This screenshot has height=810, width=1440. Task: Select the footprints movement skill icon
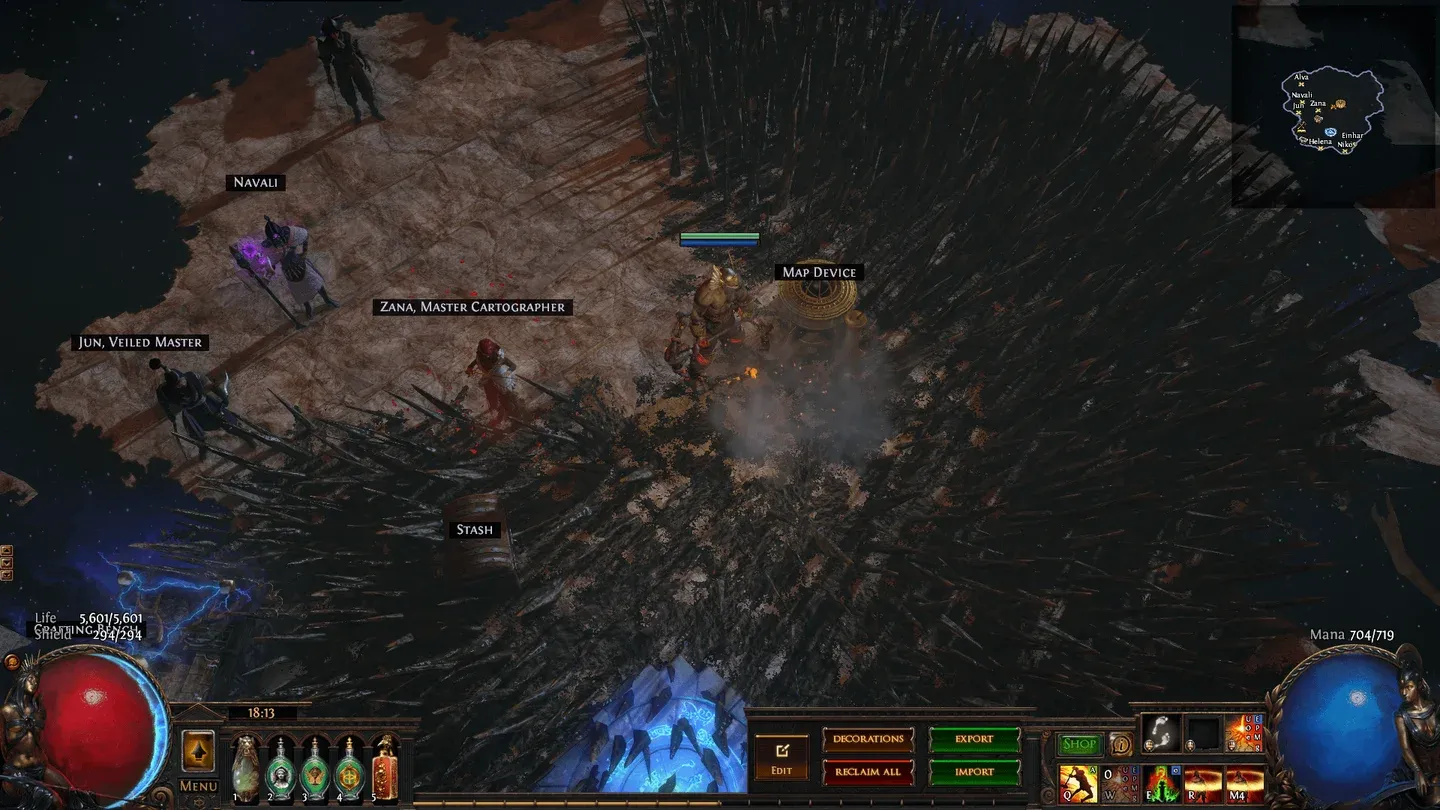[x=1161, y=735]
